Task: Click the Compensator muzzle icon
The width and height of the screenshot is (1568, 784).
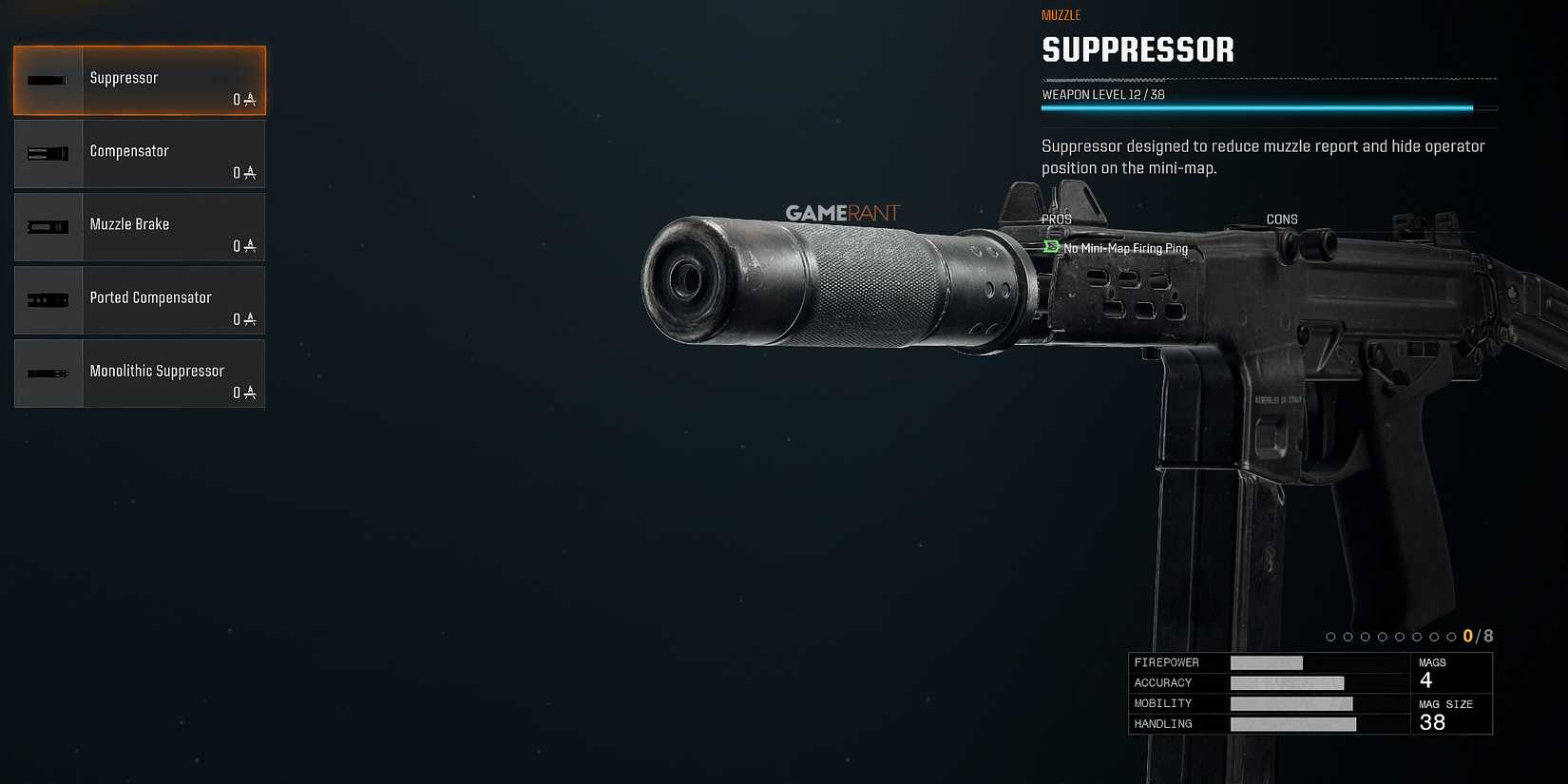Action: pyautogui.click(x=48, y=153)
